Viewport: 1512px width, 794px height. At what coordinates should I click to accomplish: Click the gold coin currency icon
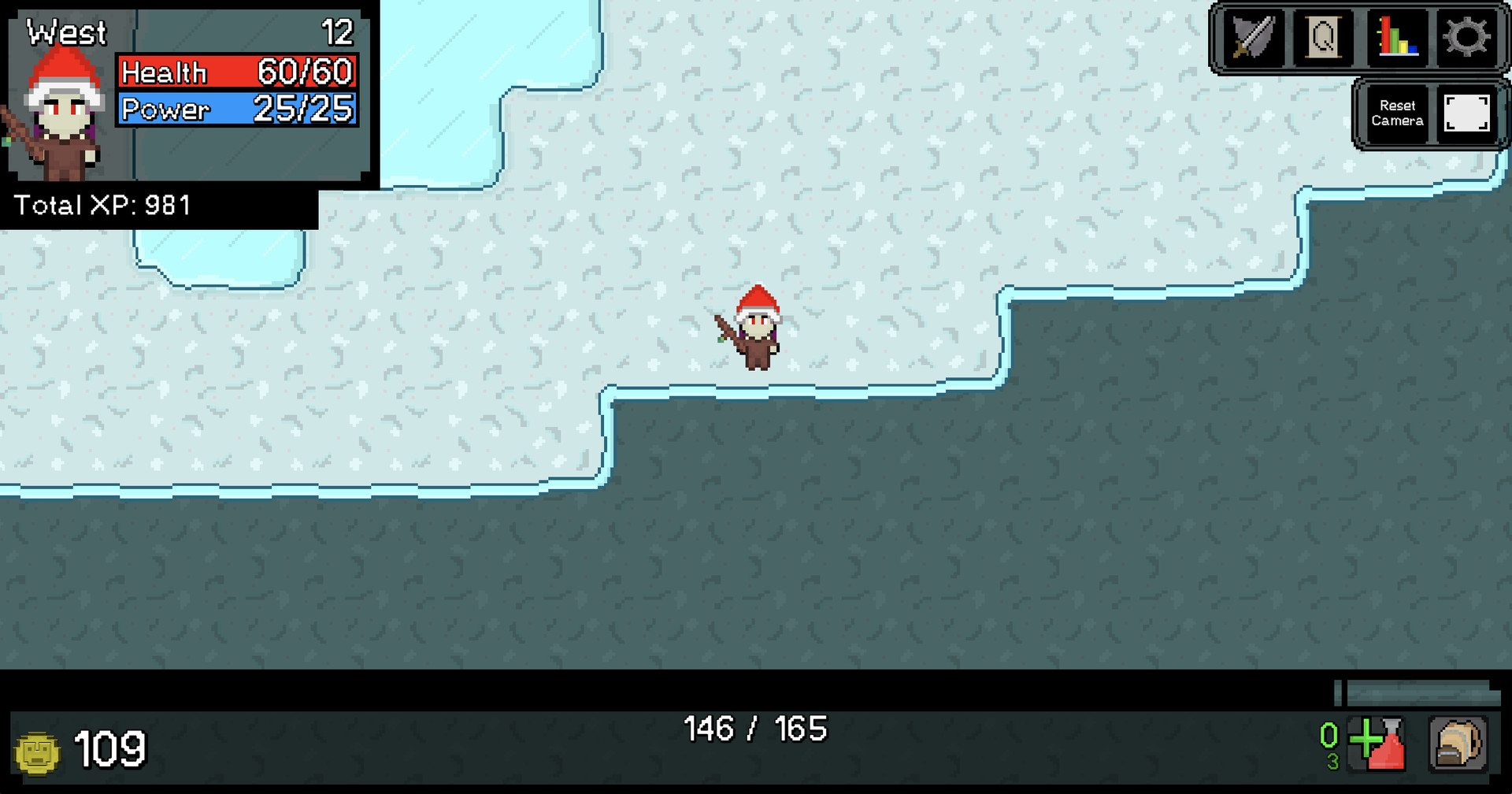(x=37, y=751)
